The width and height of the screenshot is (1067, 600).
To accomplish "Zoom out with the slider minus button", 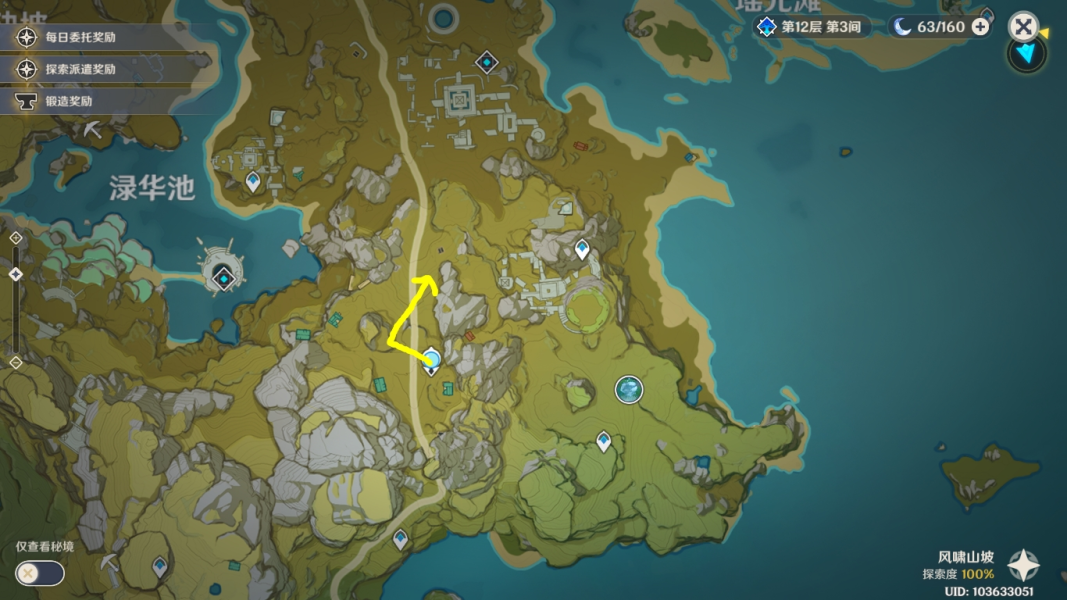I will 15,362.
